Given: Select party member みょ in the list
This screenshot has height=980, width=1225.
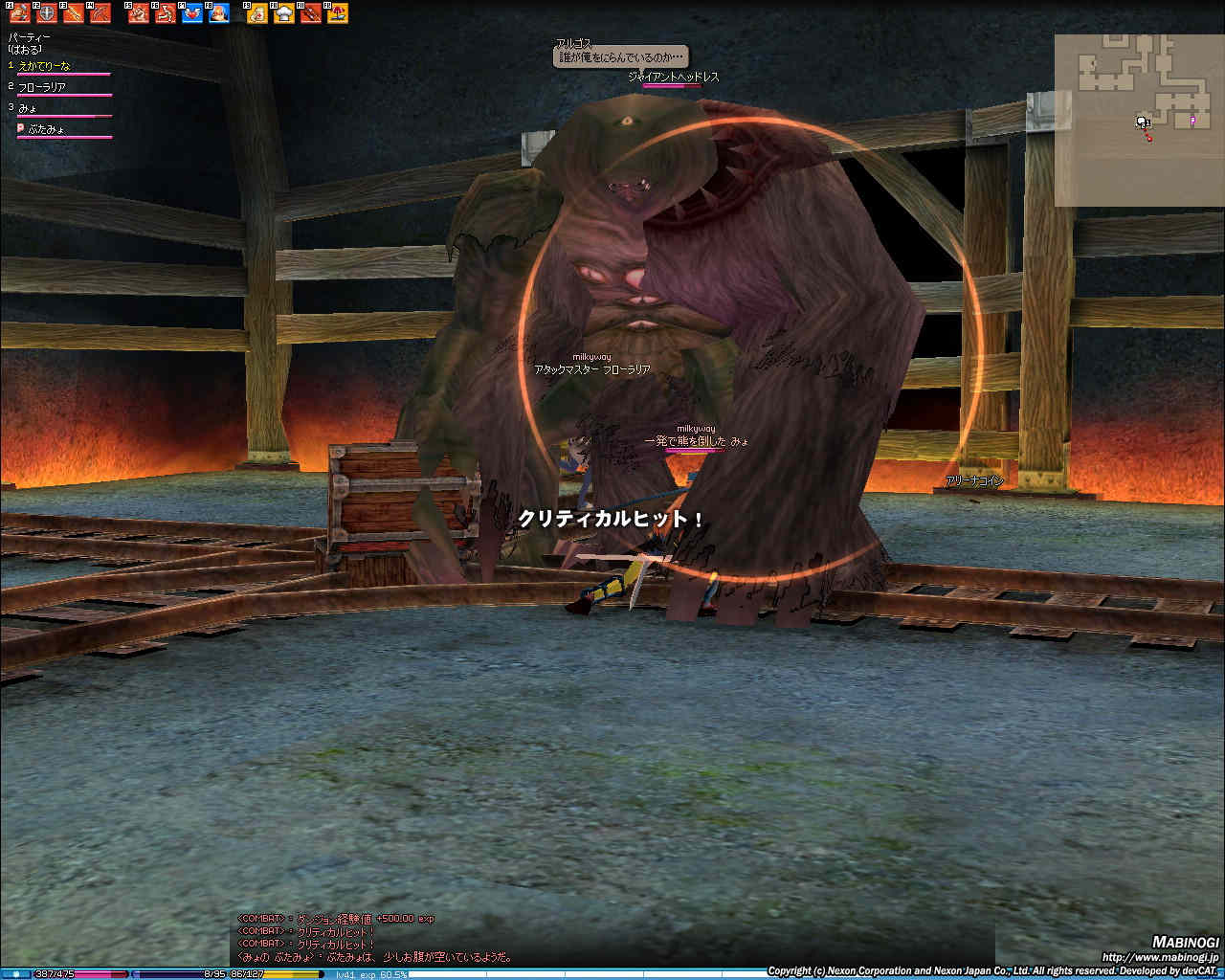Looking at the screenshot, I should tap(28, 108).
